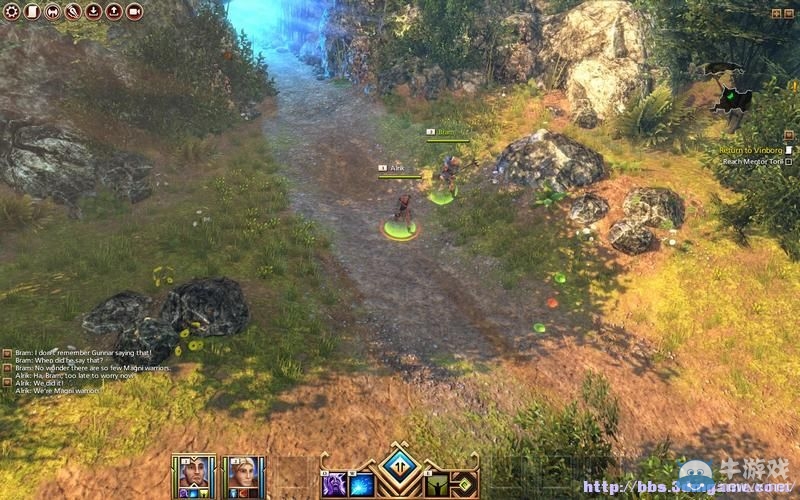Click the download arrow save icon
The image size is (800, 500).
point(93,12)
